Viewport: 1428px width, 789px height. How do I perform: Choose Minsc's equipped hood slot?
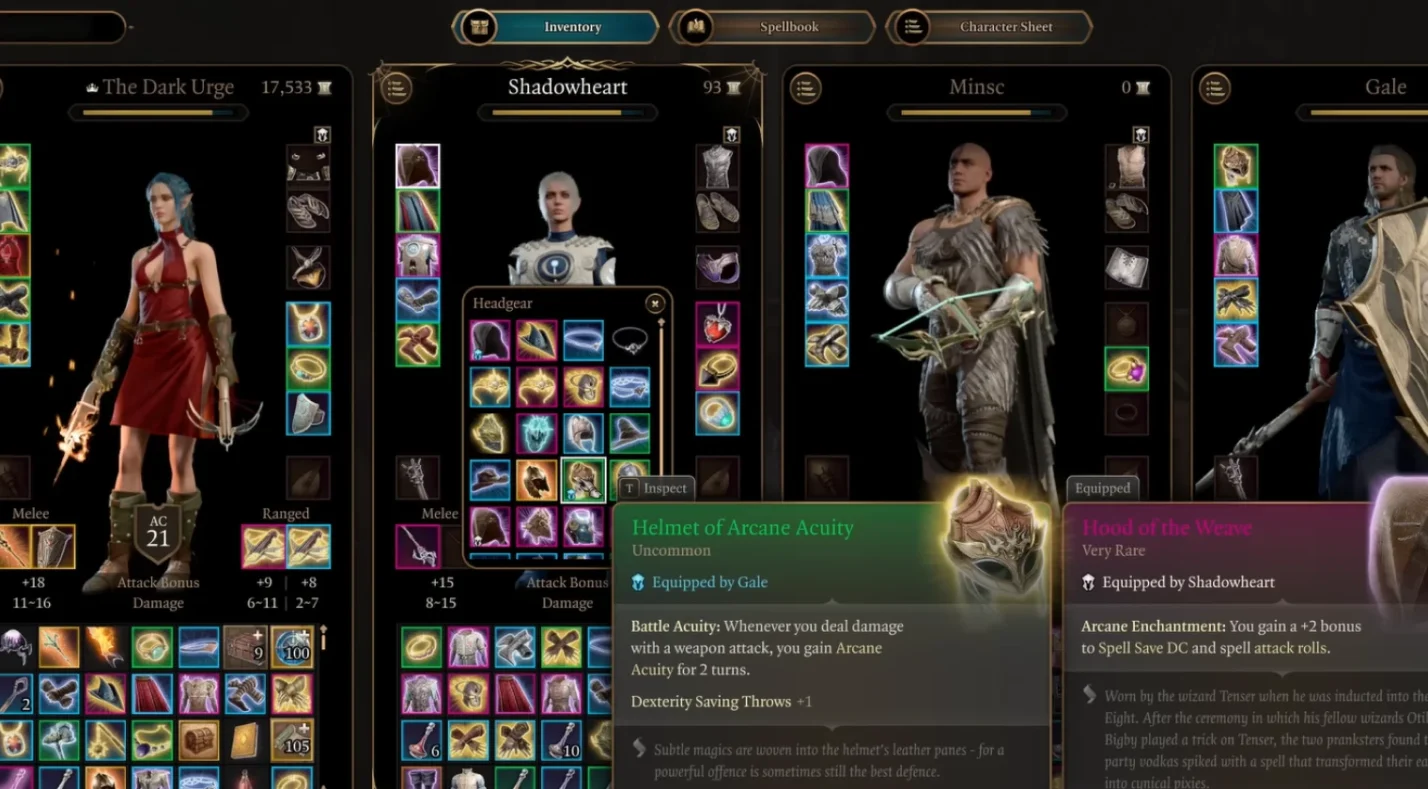(827, 166)
